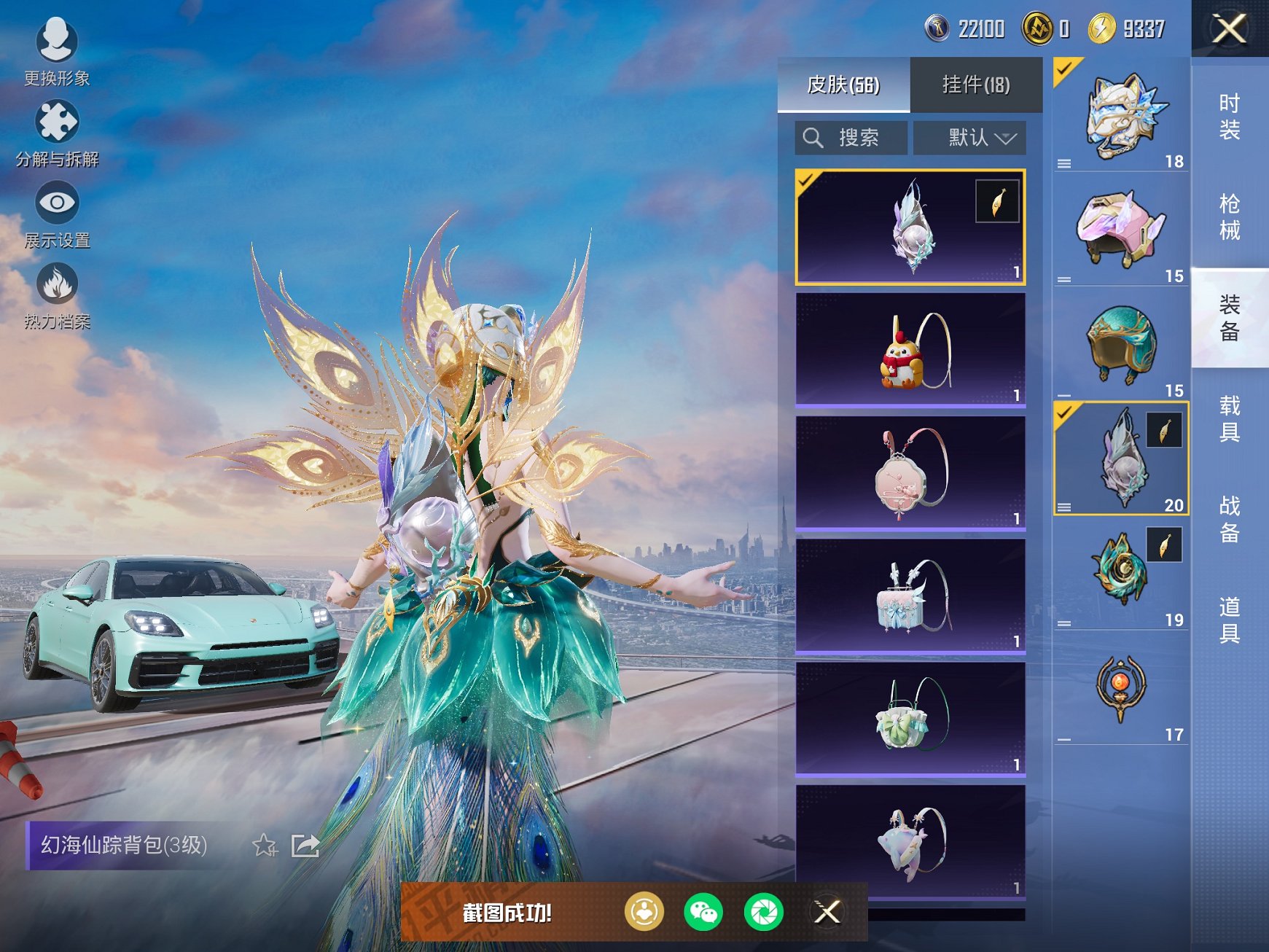Share screenshot via green WeChat icon
Screen dimensions: 1269x952
point(703,912)
